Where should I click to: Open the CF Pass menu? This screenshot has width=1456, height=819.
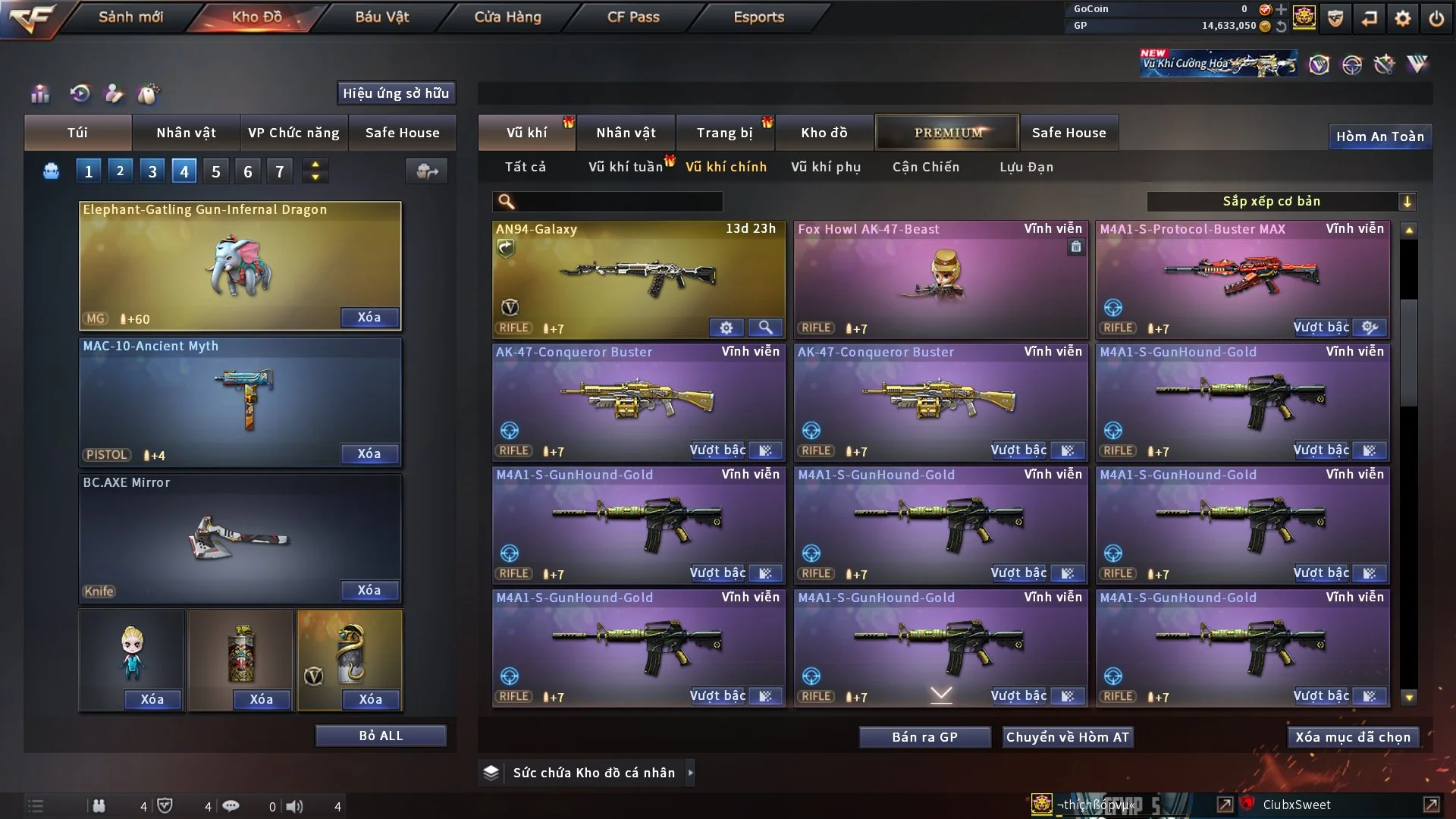[x=633, y=17]
